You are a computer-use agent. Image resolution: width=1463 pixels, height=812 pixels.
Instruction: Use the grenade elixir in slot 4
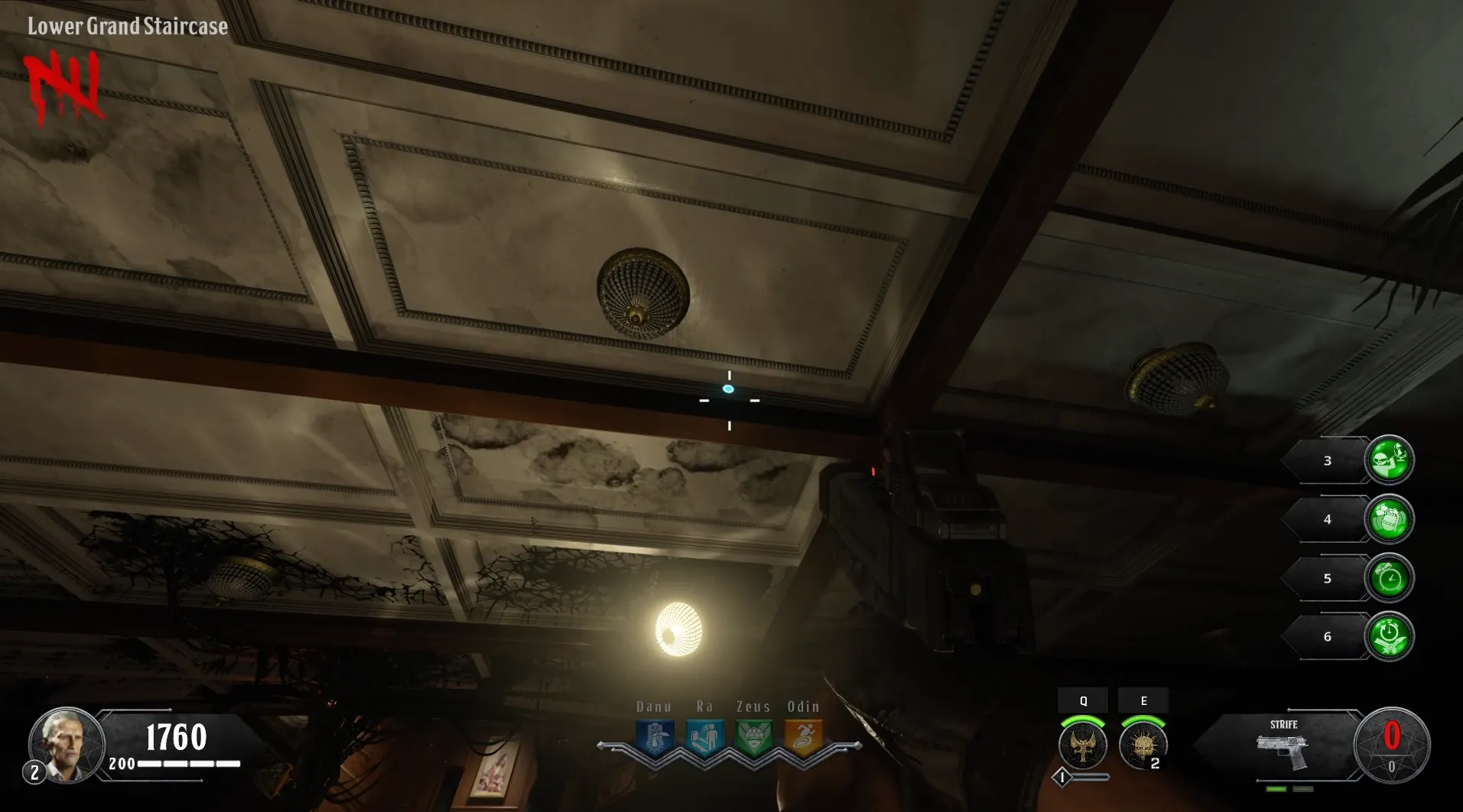tap(1389, 520)
